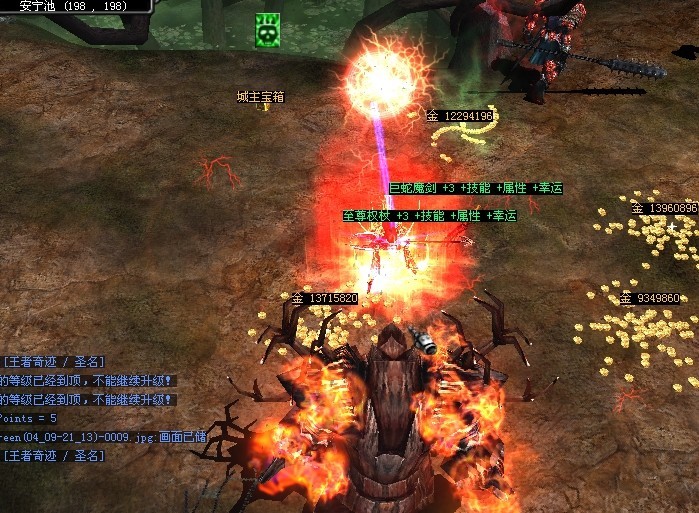Collect the 金 13715820 gold label

click(324, 298)
